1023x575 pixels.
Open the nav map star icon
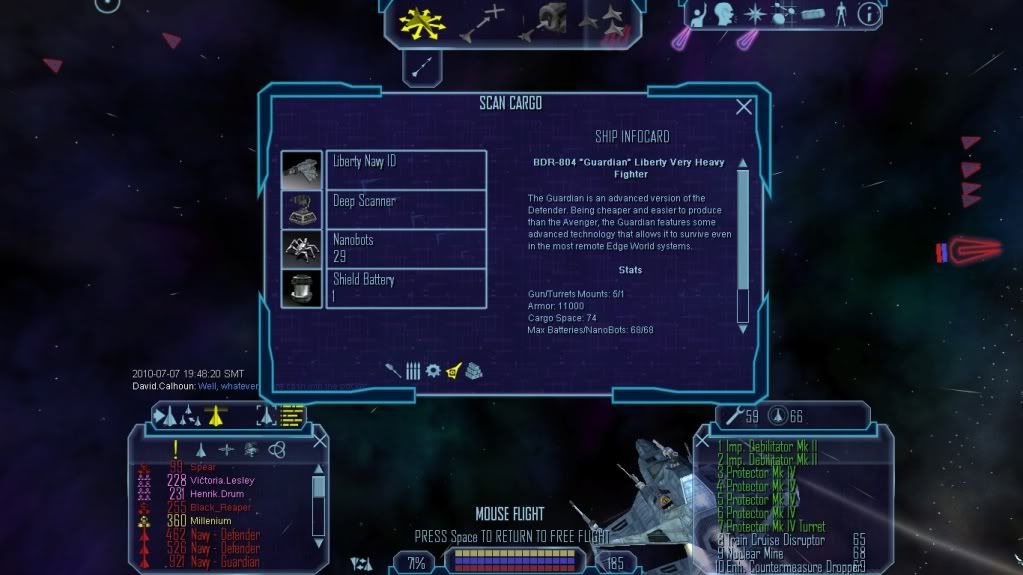click(x=755, y=14)
